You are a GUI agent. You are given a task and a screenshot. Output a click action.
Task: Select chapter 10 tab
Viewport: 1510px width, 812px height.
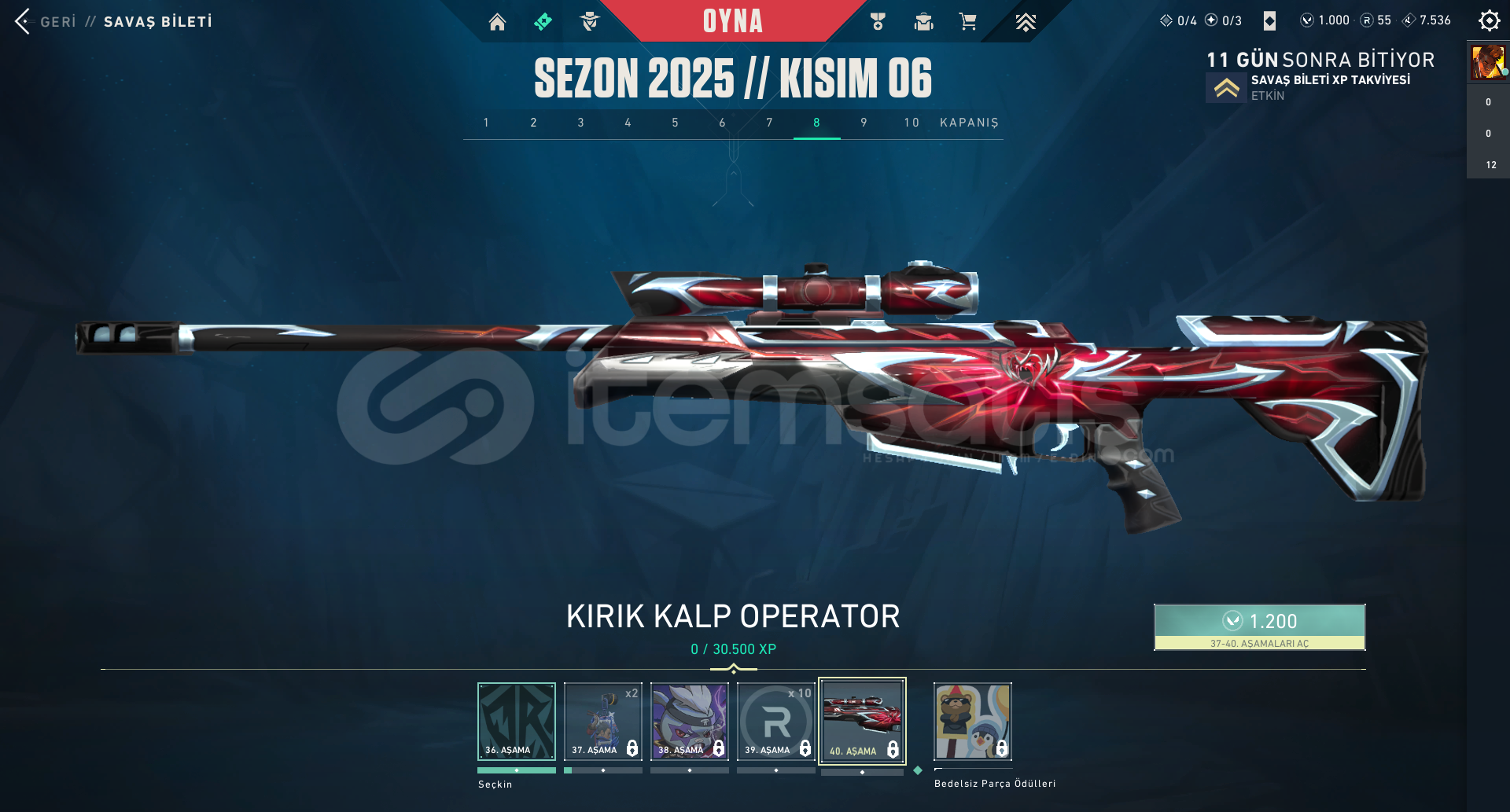tap(911, 123)
